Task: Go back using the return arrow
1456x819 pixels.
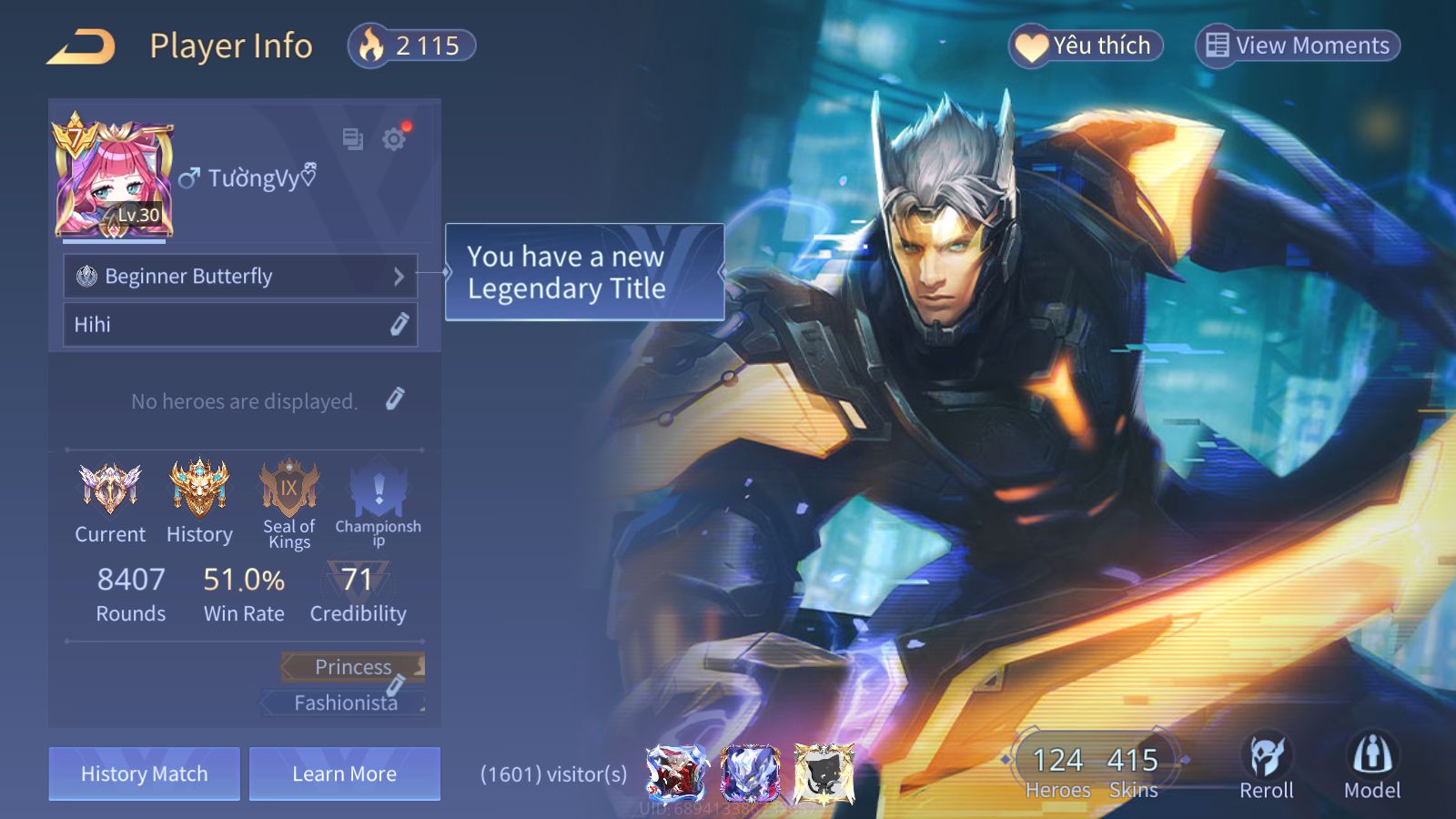Action: [82, 46]
